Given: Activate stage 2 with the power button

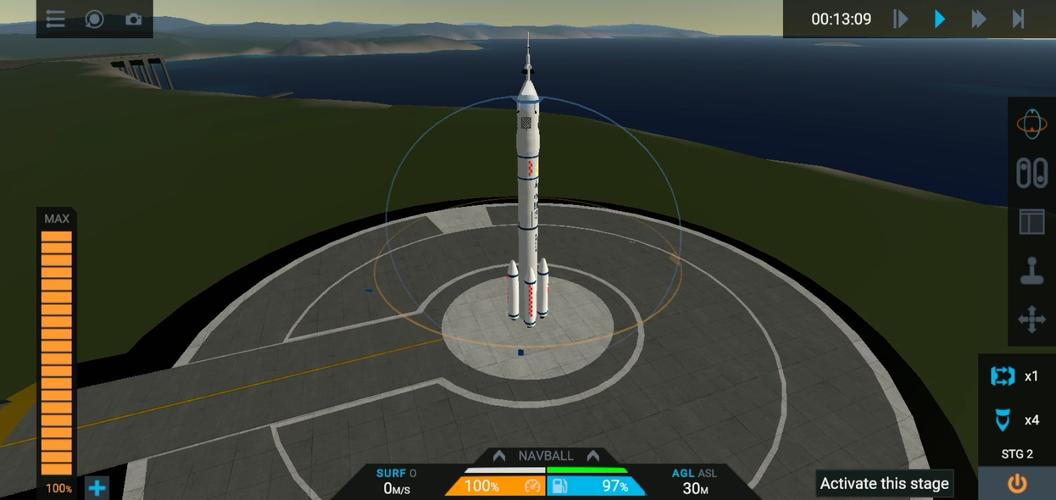Looking at the screenshot, I should pos(1017,484).
